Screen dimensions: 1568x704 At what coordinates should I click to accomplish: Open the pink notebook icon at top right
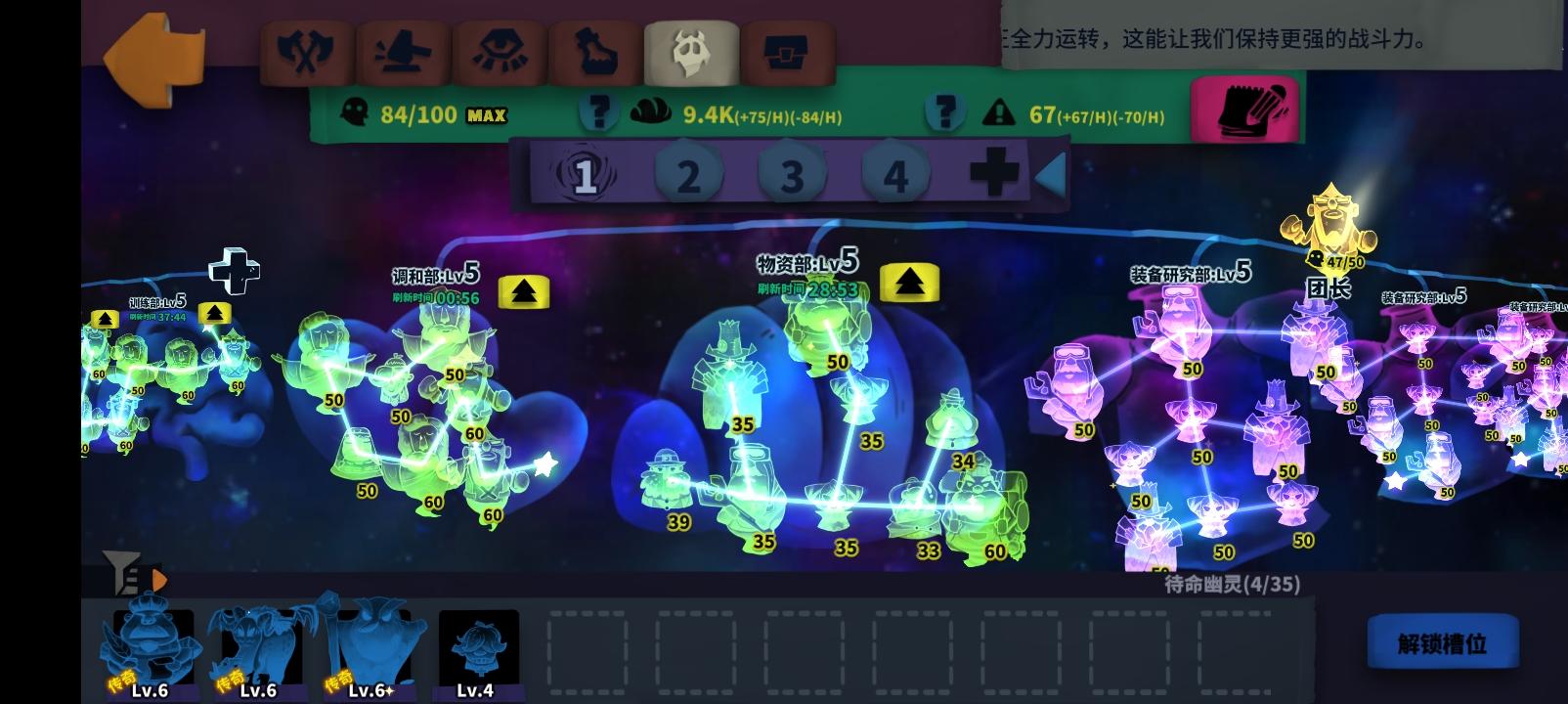point(1245,109)
